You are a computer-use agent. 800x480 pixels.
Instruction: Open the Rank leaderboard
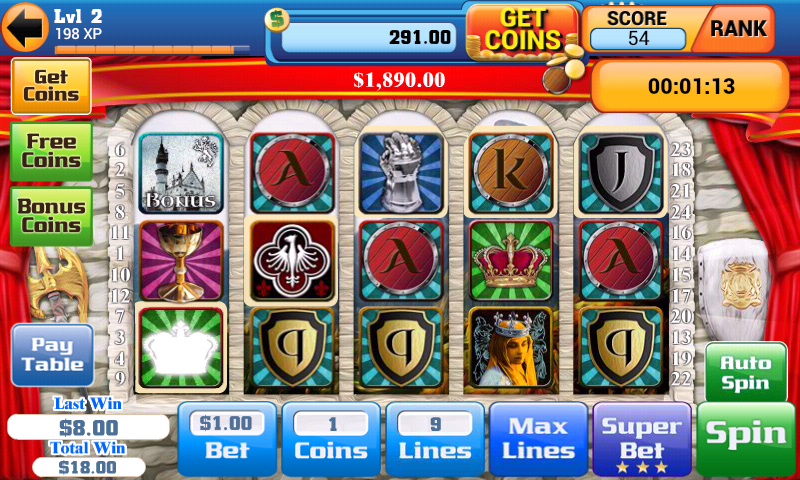[x=738, y=29]
